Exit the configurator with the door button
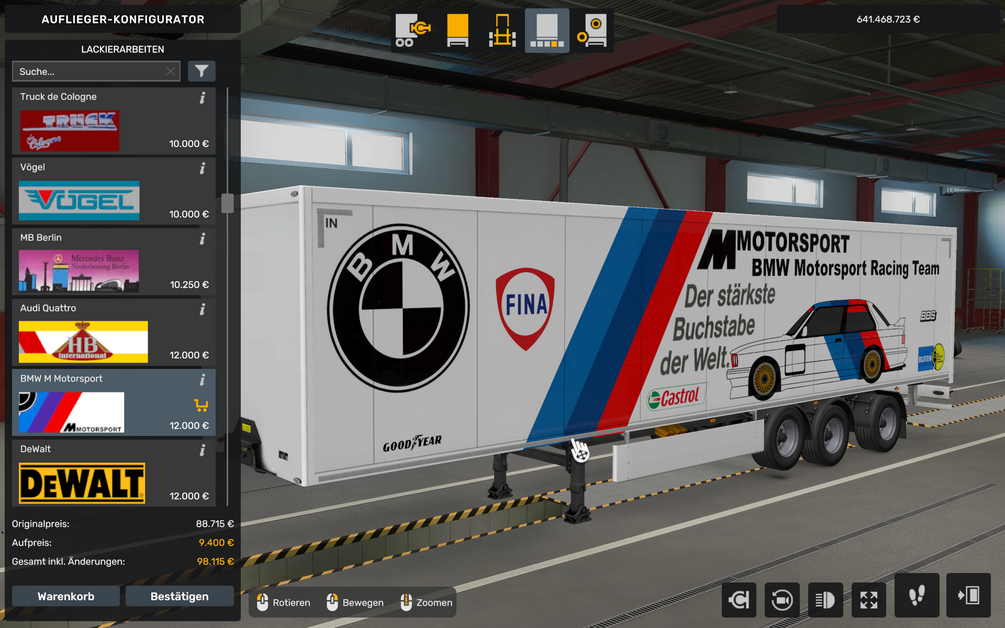 pyautogui.click(x=968, y=596)
